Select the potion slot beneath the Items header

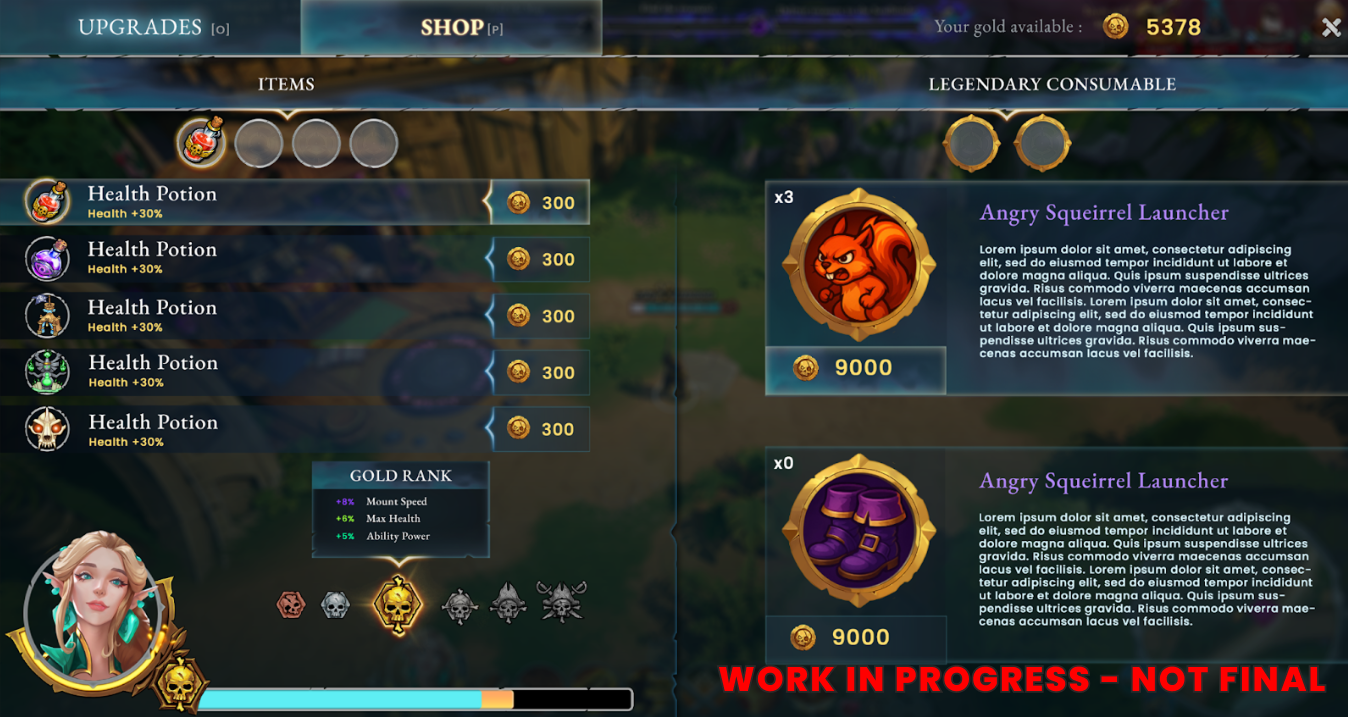tap(201, 143)
